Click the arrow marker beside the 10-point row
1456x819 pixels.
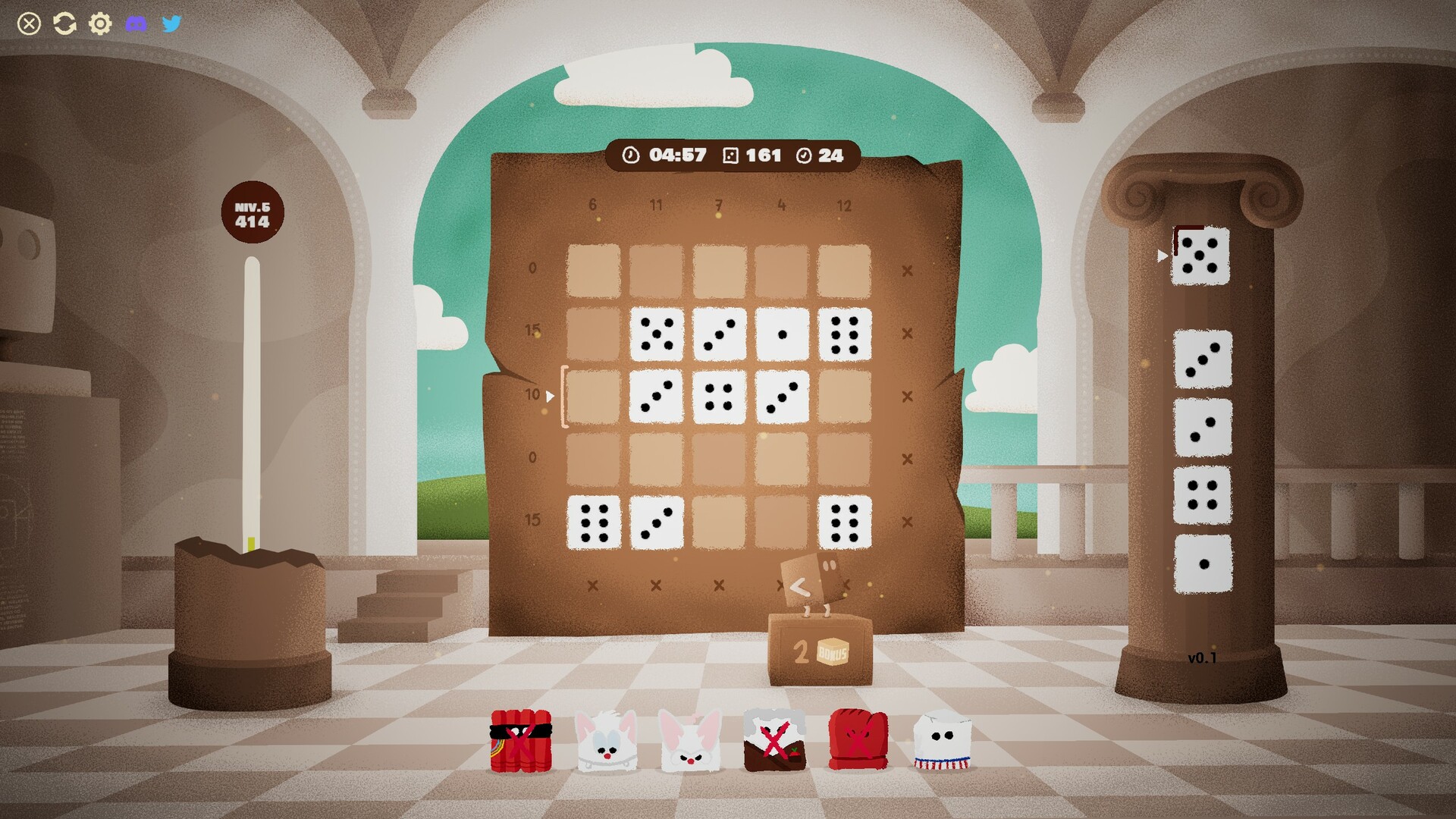pyautogui.click(x=549, y=394)
